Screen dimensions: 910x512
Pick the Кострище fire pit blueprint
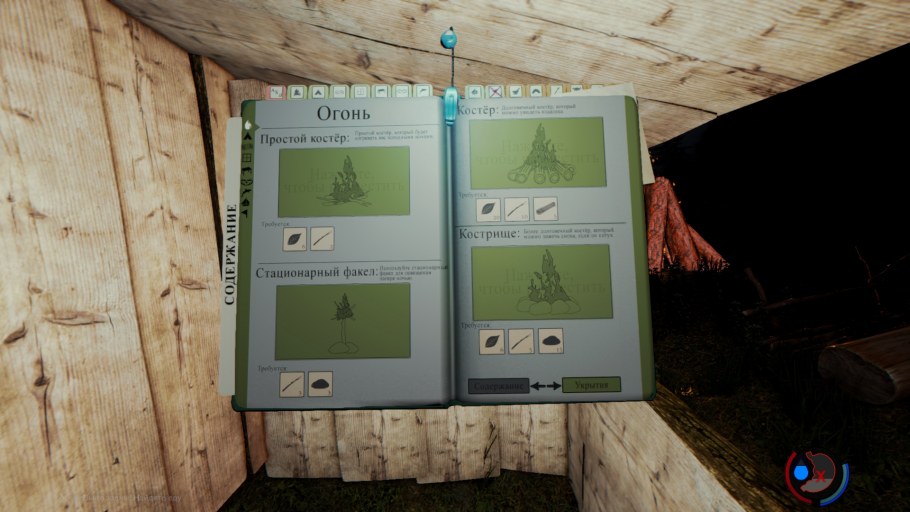[541, 282]
